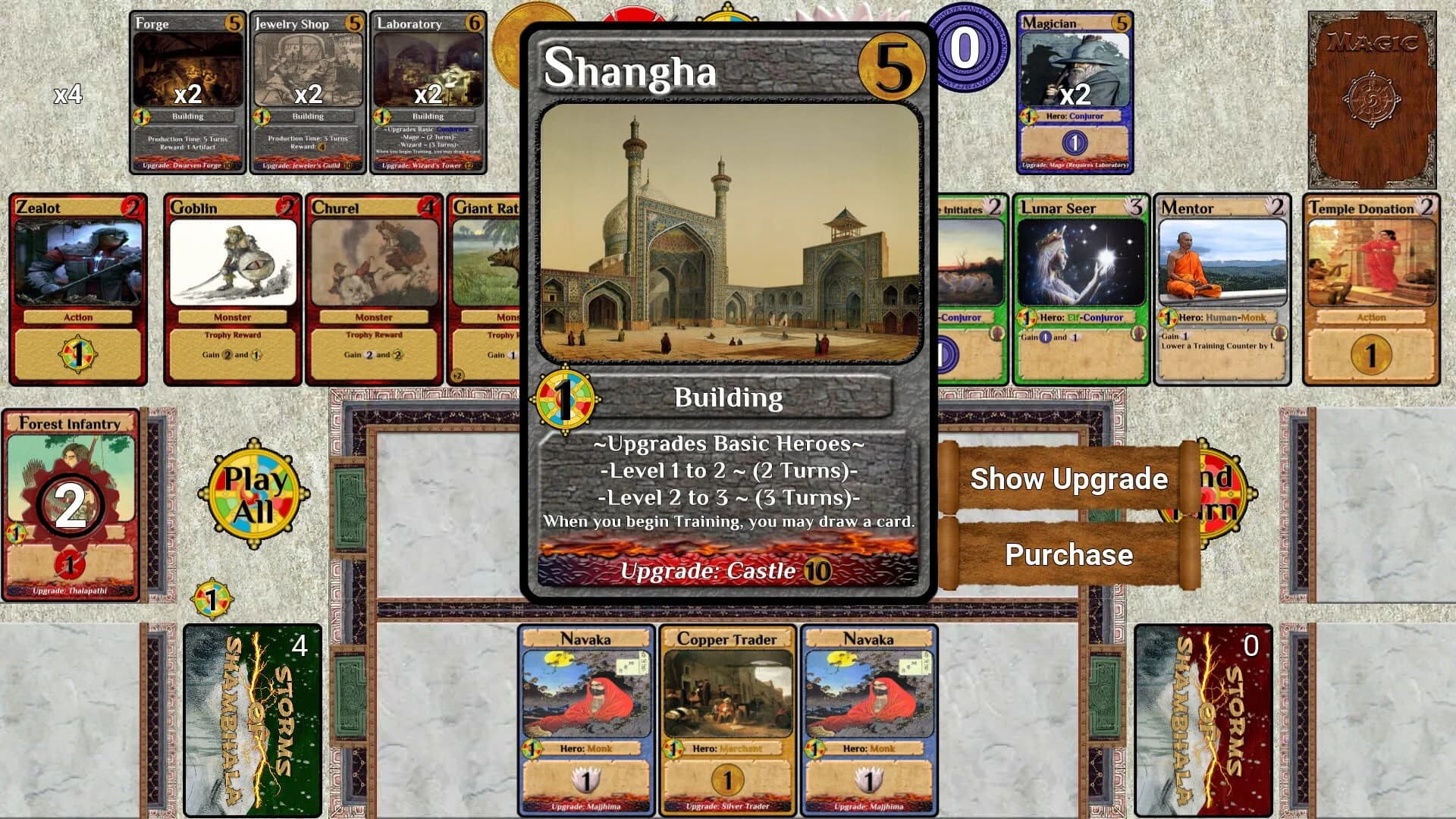
Task: Select the blue-and-gold compass icon at top
Action: coord(726,19)
